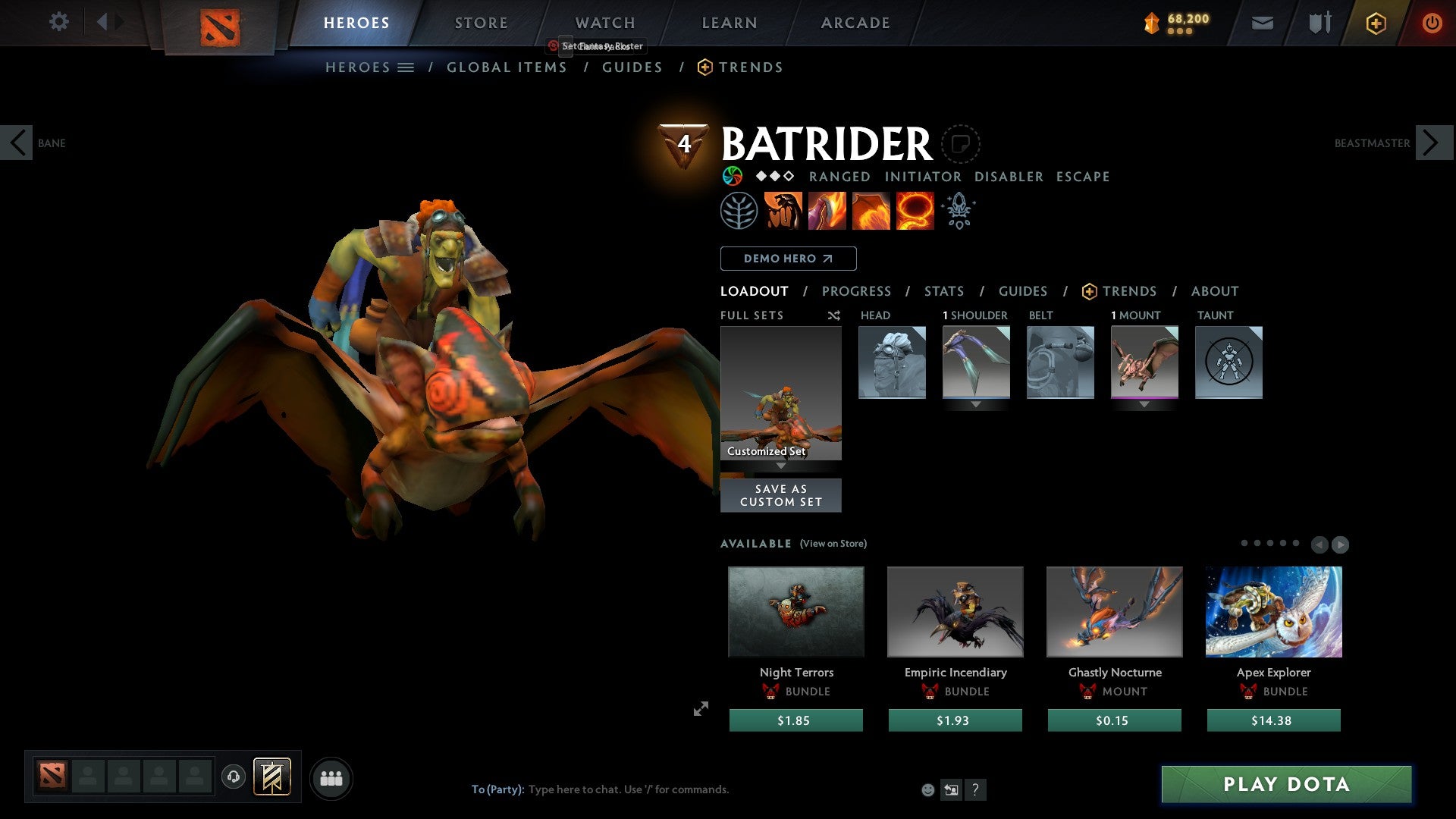Open the armory shield and sword icon
This screenshot has height=819, width=1456.
1319,23
